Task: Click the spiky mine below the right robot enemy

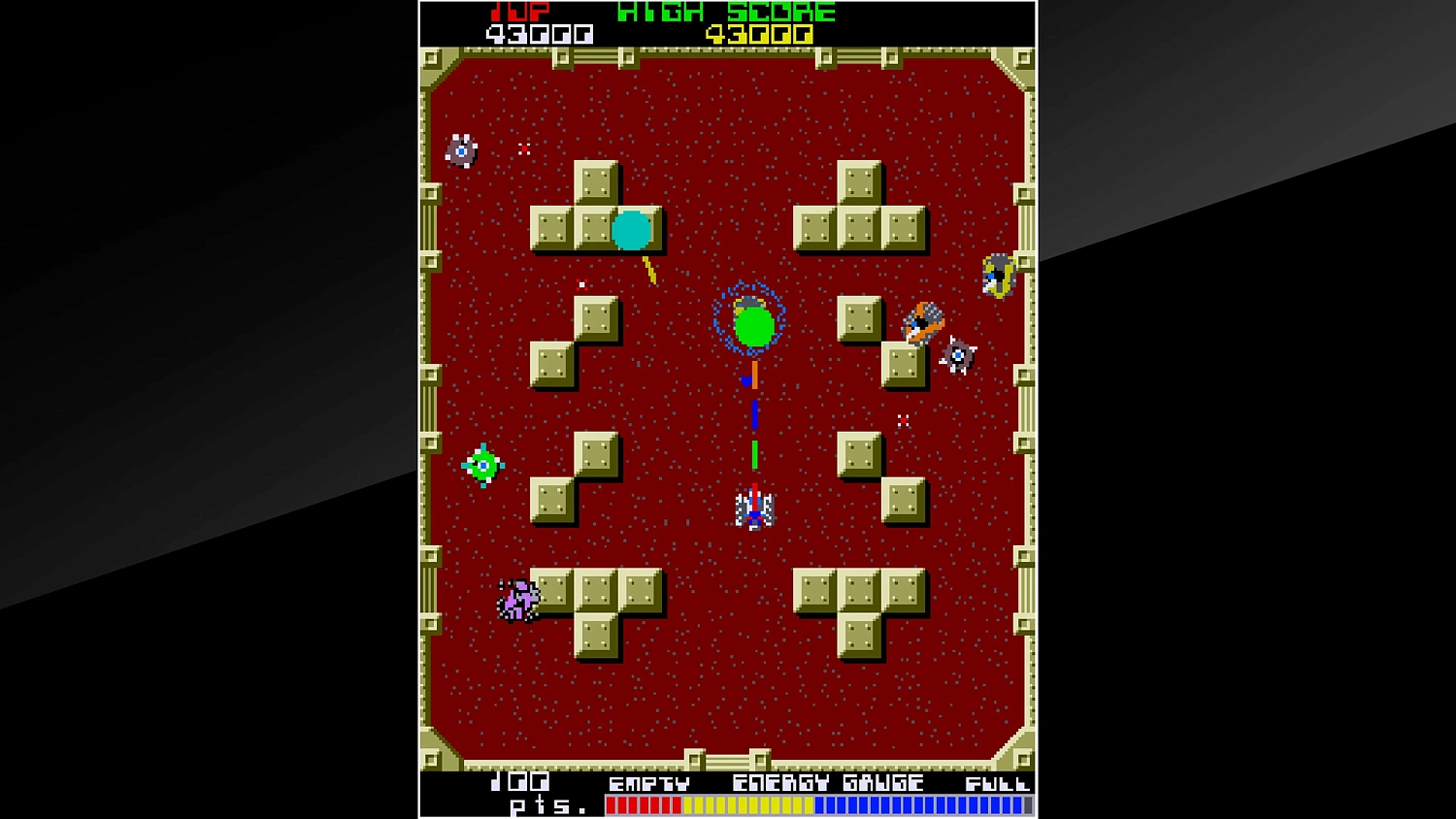Action: (958, 356)
